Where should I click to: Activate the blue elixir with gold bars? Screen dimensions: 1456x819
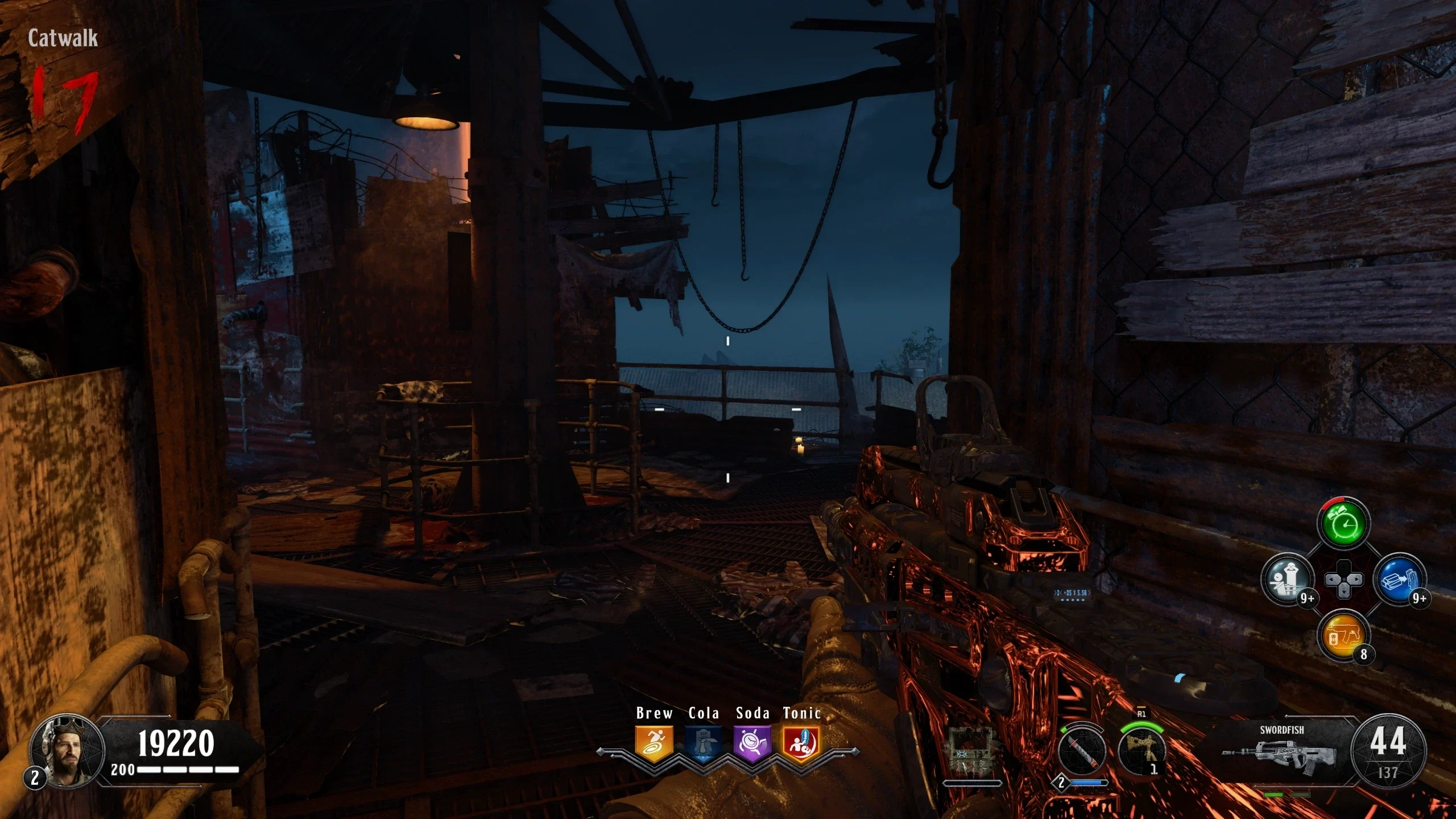(1400, 580)
